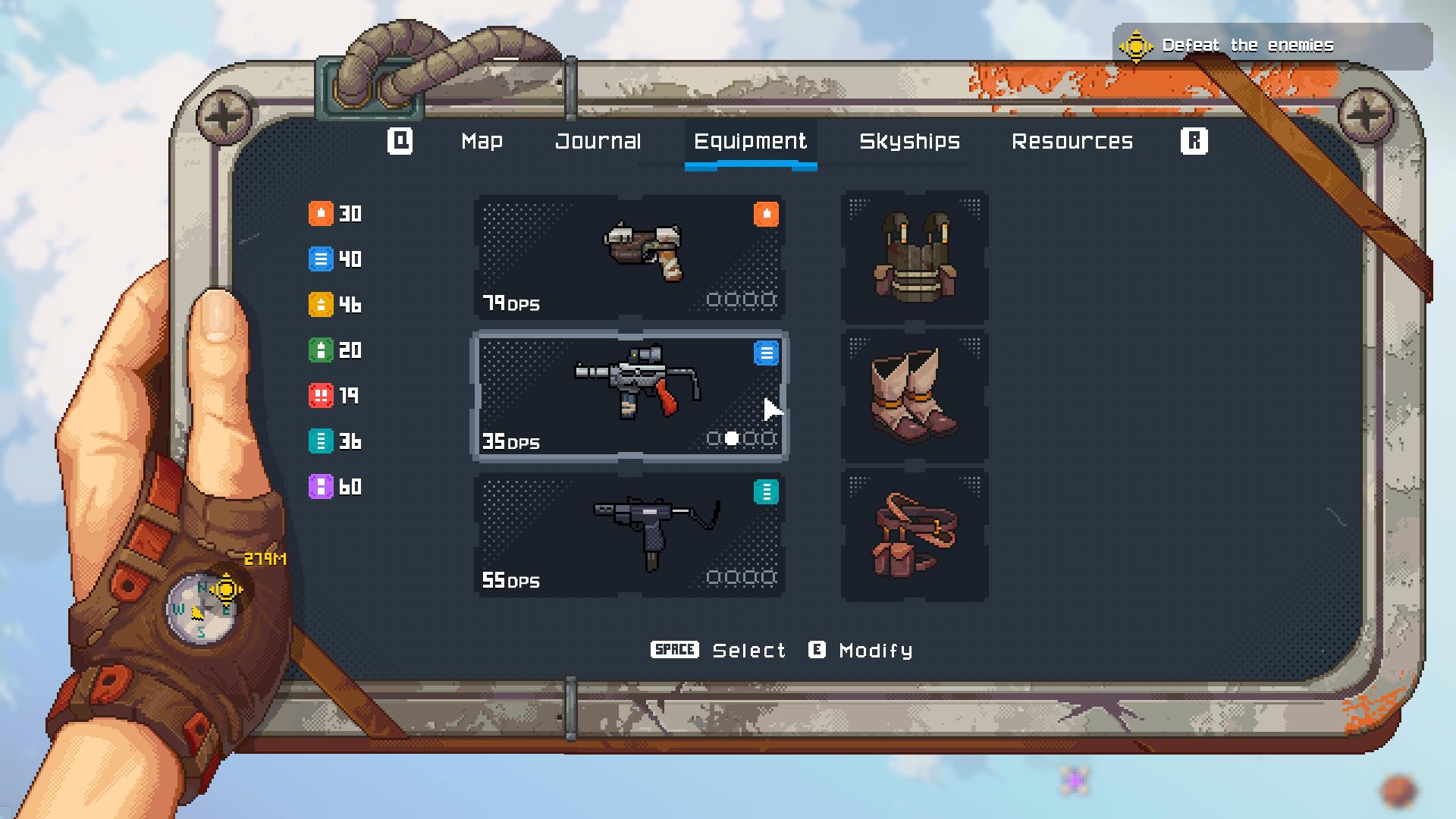The height and width of the screenshot is (819, 1456).
Task: Open the utility belt equipment slot
Action: tap(914, 535)
